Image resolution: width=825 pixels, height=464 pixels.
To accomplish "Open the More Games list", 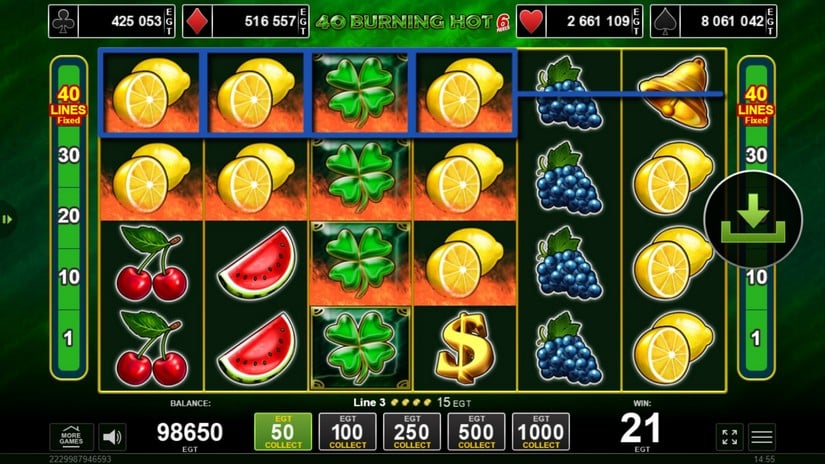I will pyautogui.click(x=71, y=437).
